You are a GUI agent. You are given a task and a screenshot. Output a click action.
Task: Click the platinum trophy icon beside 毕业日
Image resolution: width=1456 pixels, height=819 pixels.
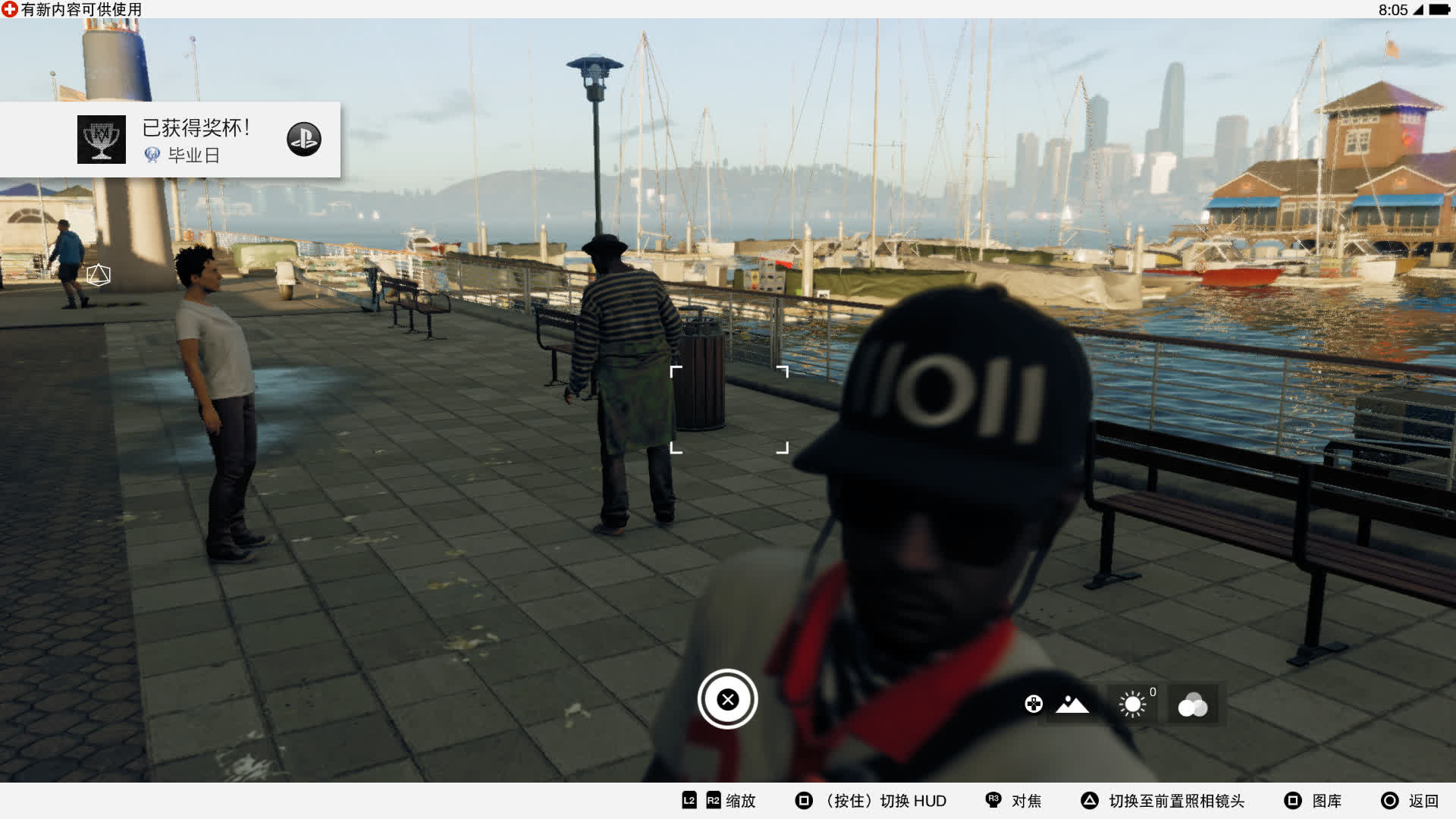point(152,157)
